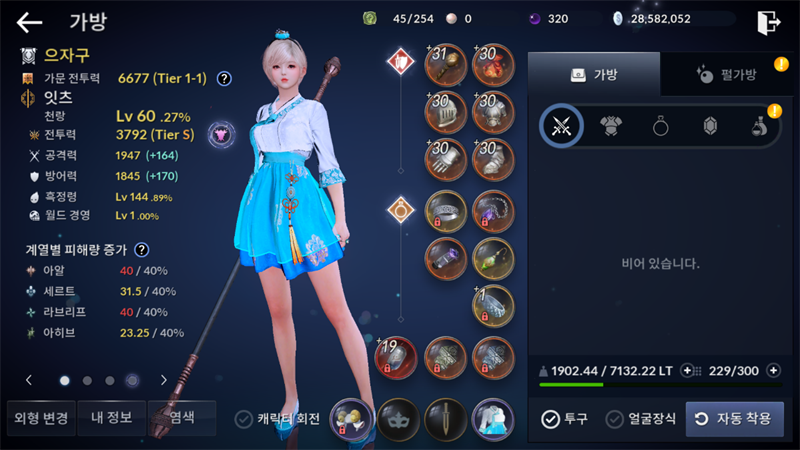Go back with the arrow button
Viewport: 800px width, 450px height.
coord(30,22)
